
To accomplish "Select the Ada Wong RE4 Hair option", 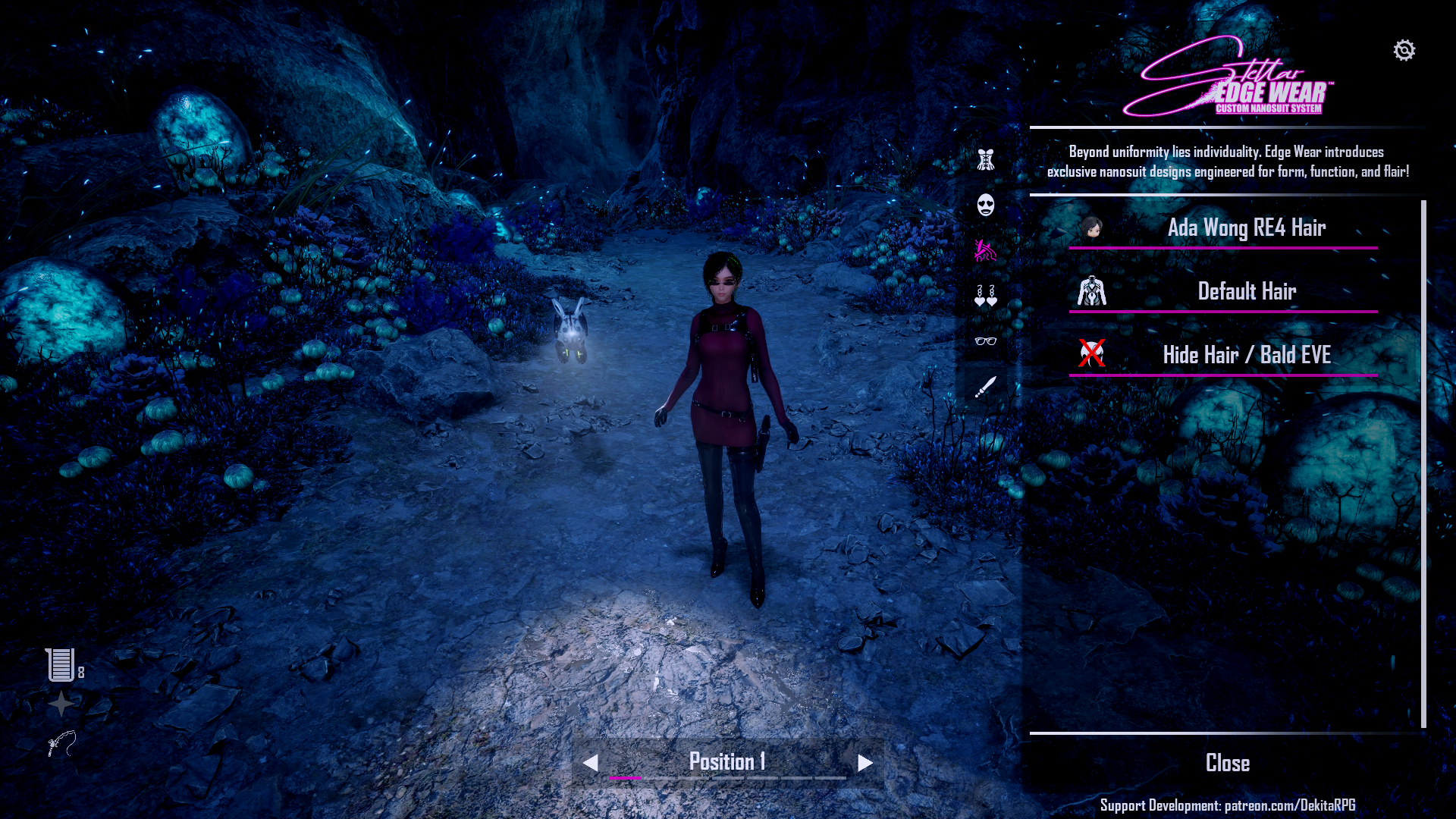I will click(1245, 227).
